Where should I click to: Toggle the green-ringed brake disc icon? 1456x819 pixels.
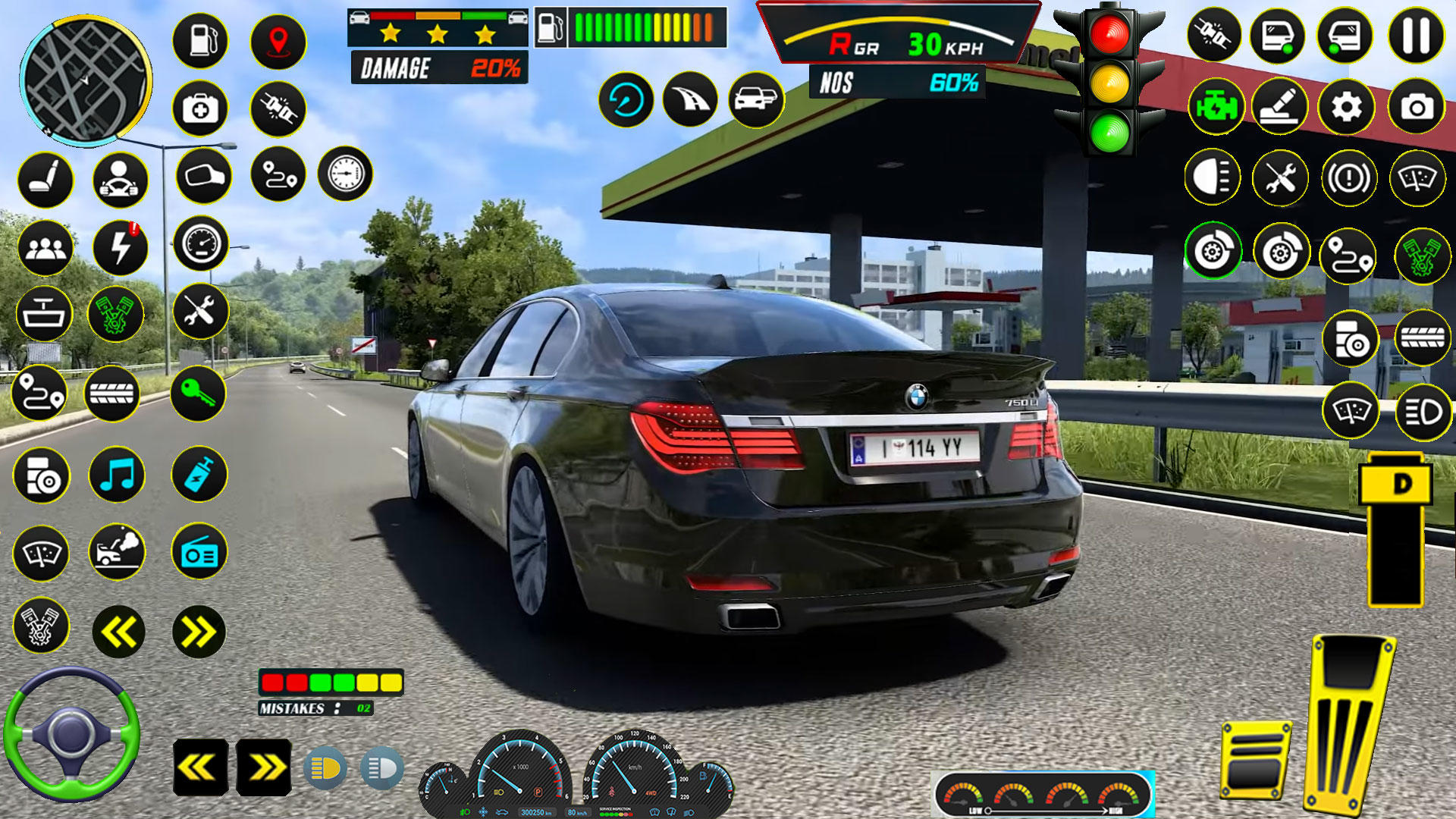point(1214,249)
